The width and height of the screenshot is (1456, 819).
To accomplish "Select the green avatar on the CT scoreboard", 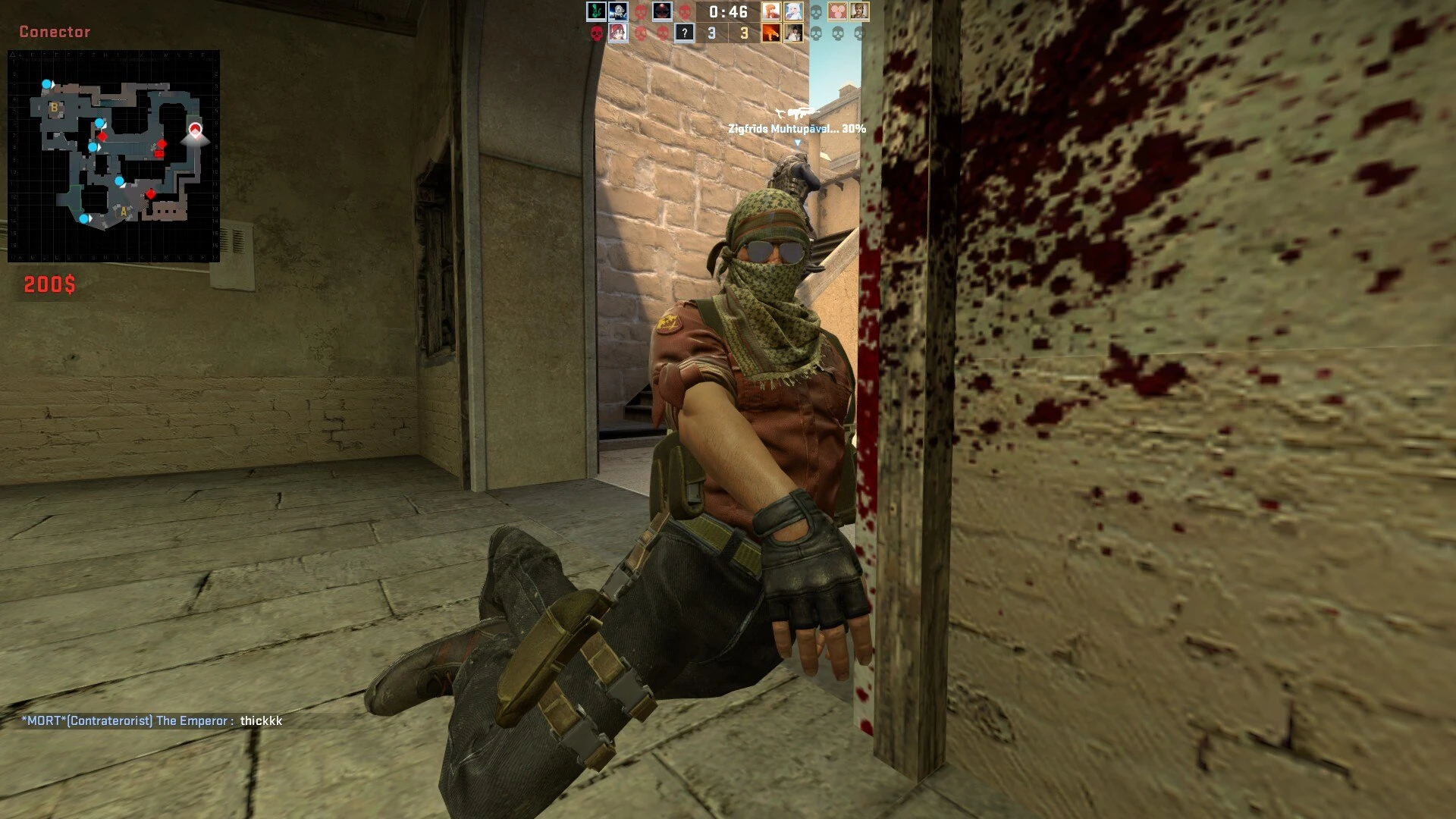I will (595, 11).
